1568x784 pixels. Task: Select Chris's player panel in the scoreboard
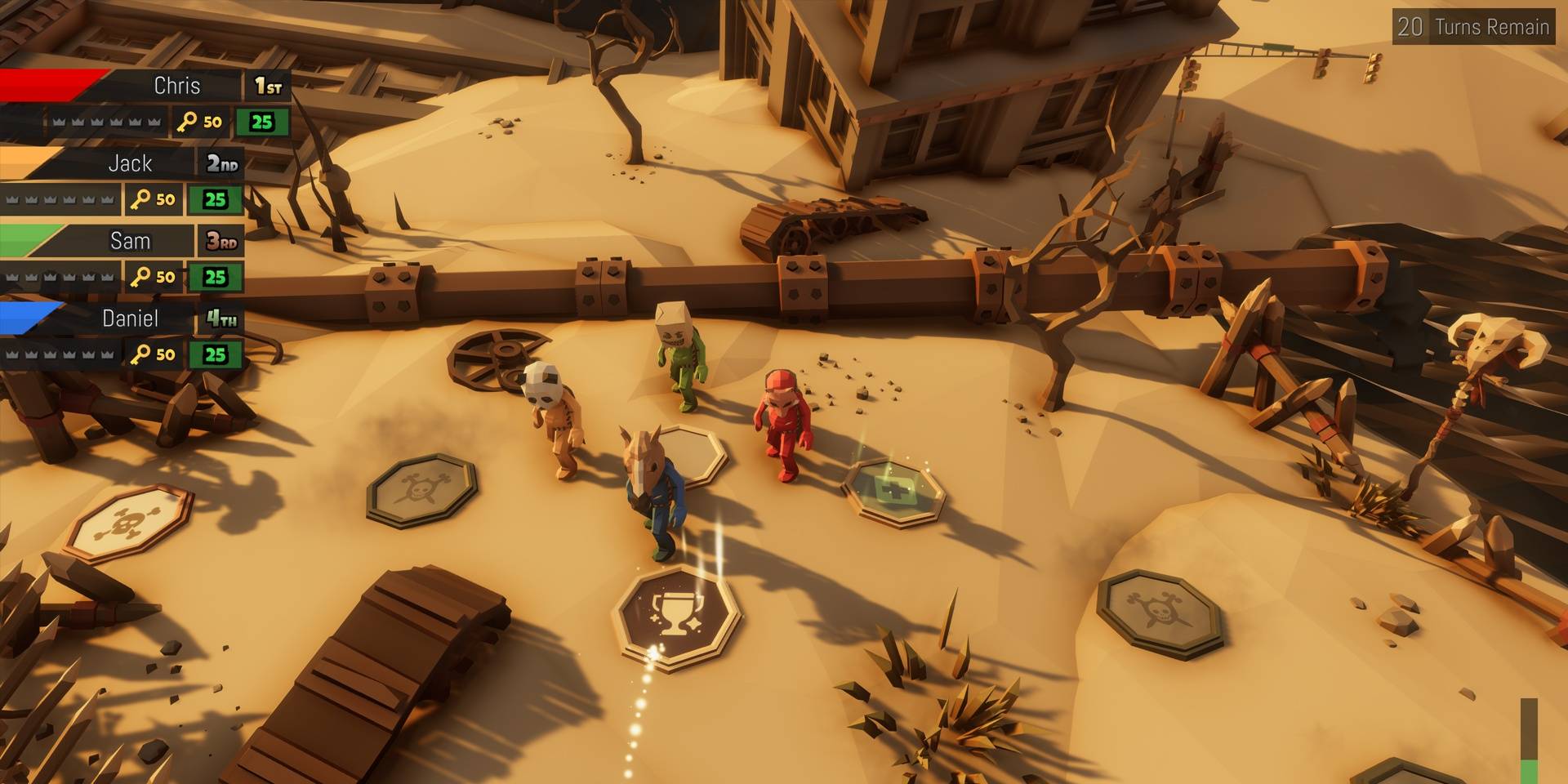coord(176,87)
